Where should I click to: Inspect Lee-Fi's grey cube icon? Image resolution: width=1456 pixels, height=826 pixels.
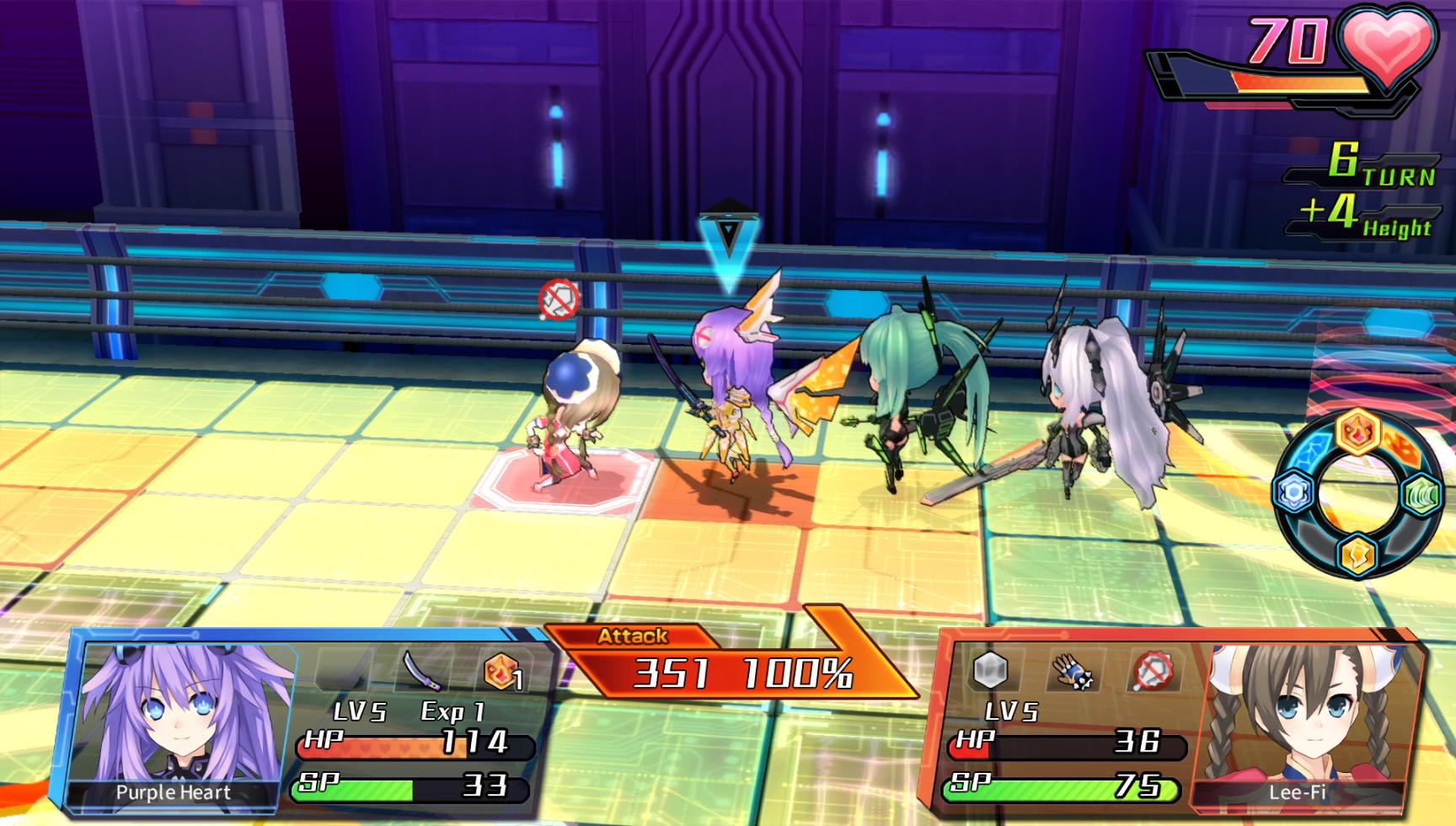pyautogui.click(x=991, y=671)
